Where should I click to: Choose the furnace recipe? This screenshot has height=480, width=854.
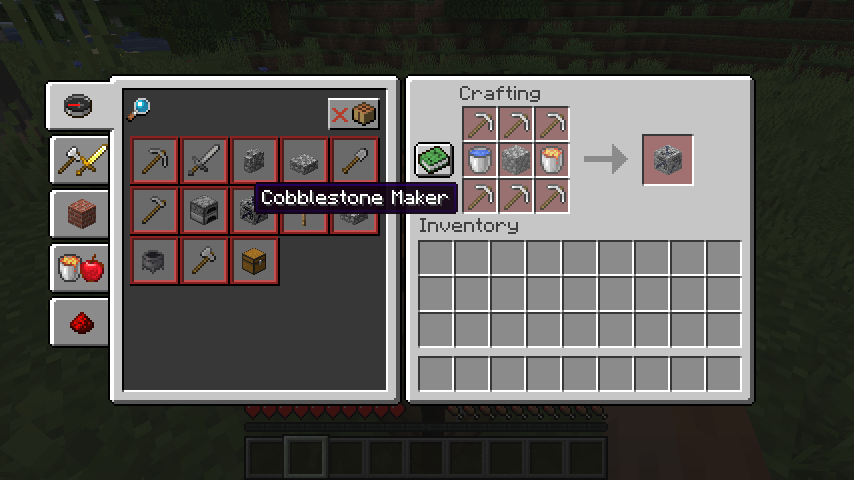click(x=205, y=211)
